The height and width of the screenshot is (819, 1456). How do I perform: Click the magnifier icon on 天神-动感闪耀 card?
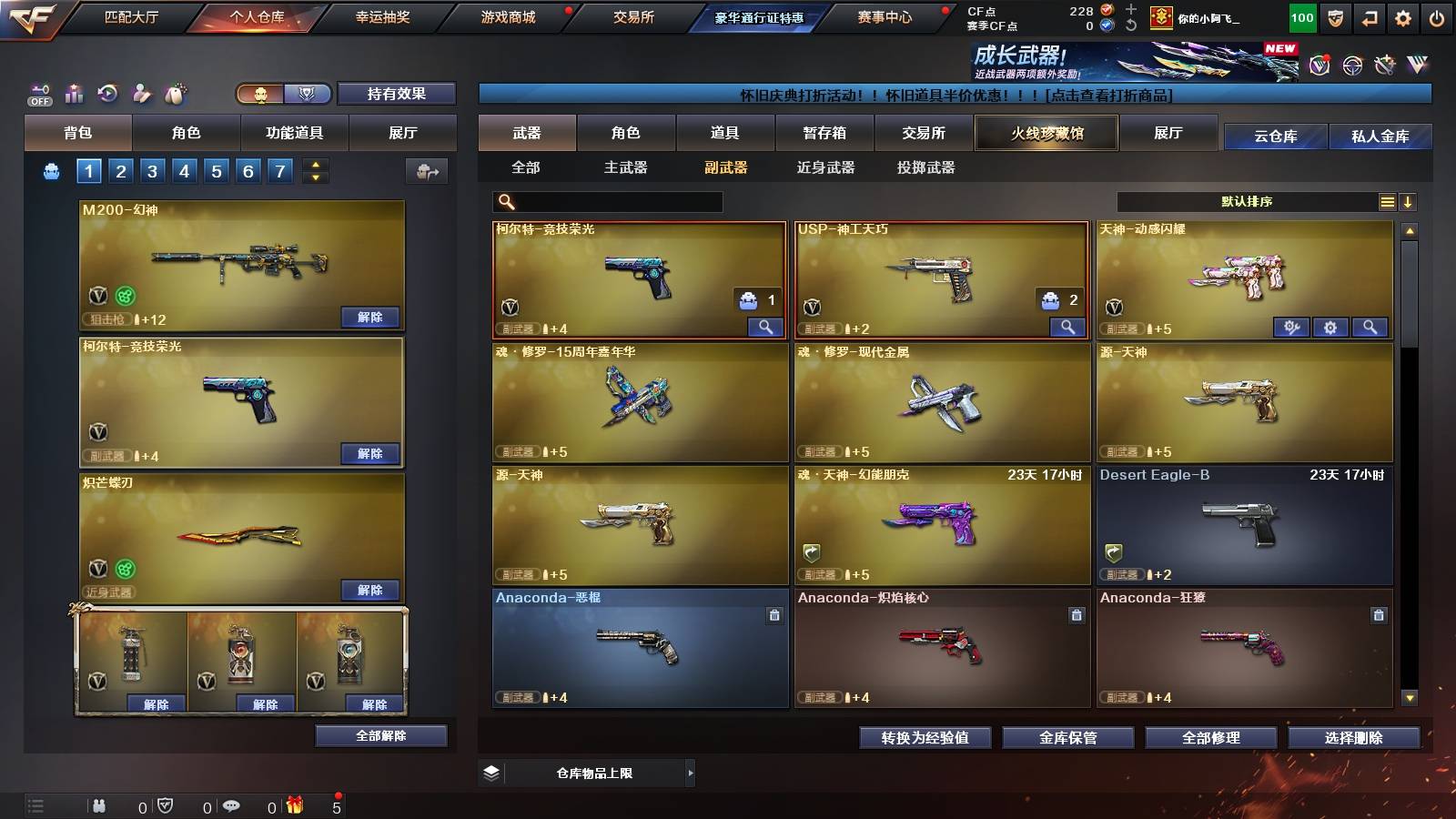tap(1369, 327)
